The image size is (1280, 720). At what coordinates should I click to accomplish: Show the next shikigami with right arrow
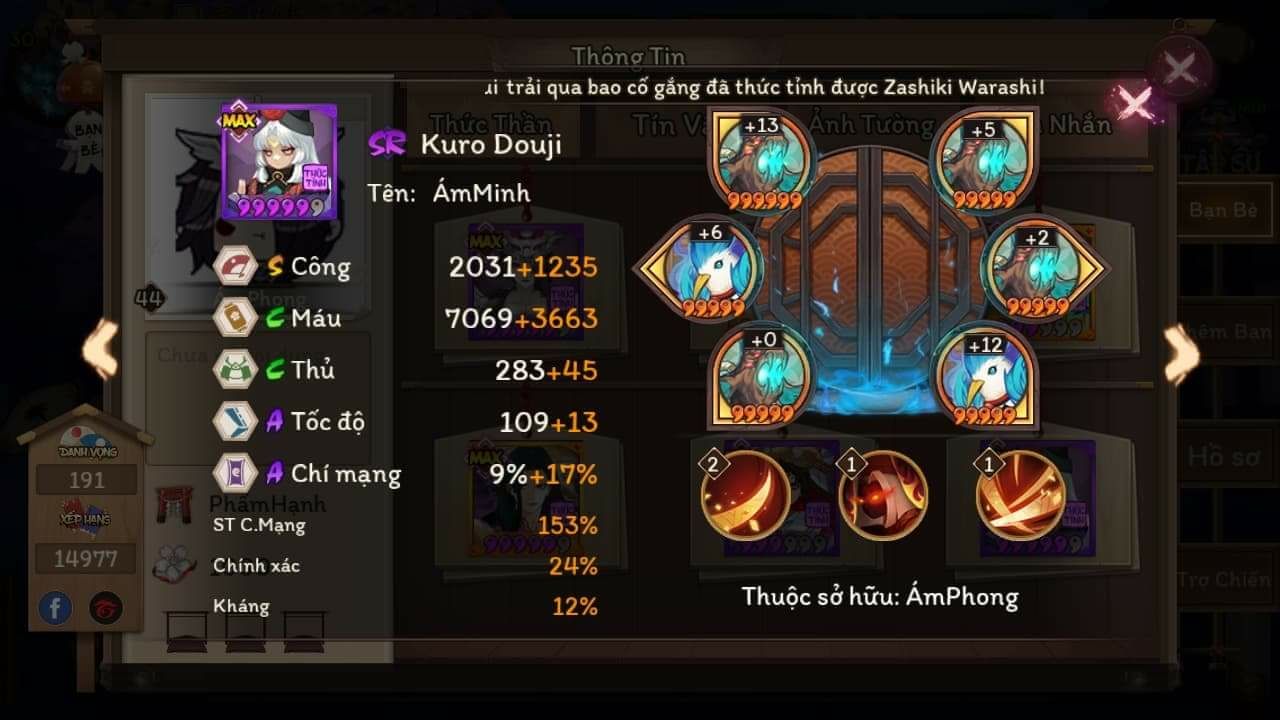(1181, 353)
